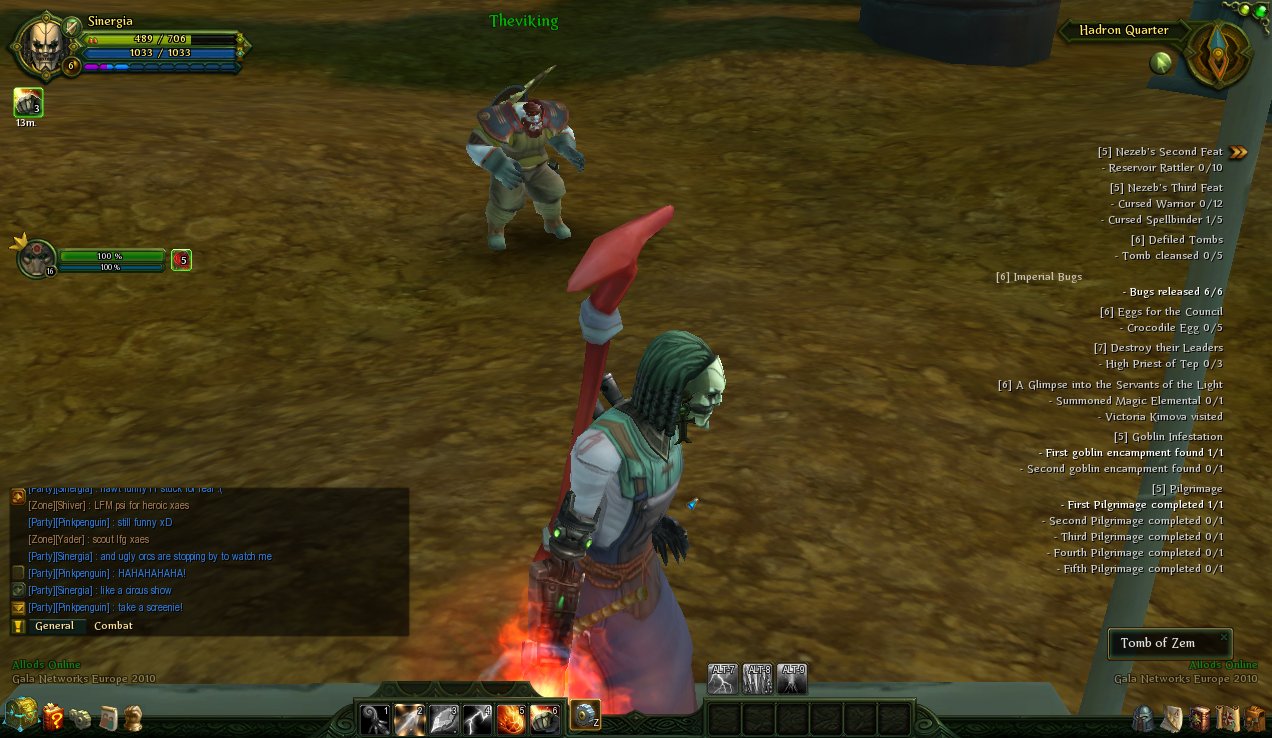Viewport: 1272px width, 738px height.
Task: Select the party member portrait with crown
Action: [x=37, y=259]
